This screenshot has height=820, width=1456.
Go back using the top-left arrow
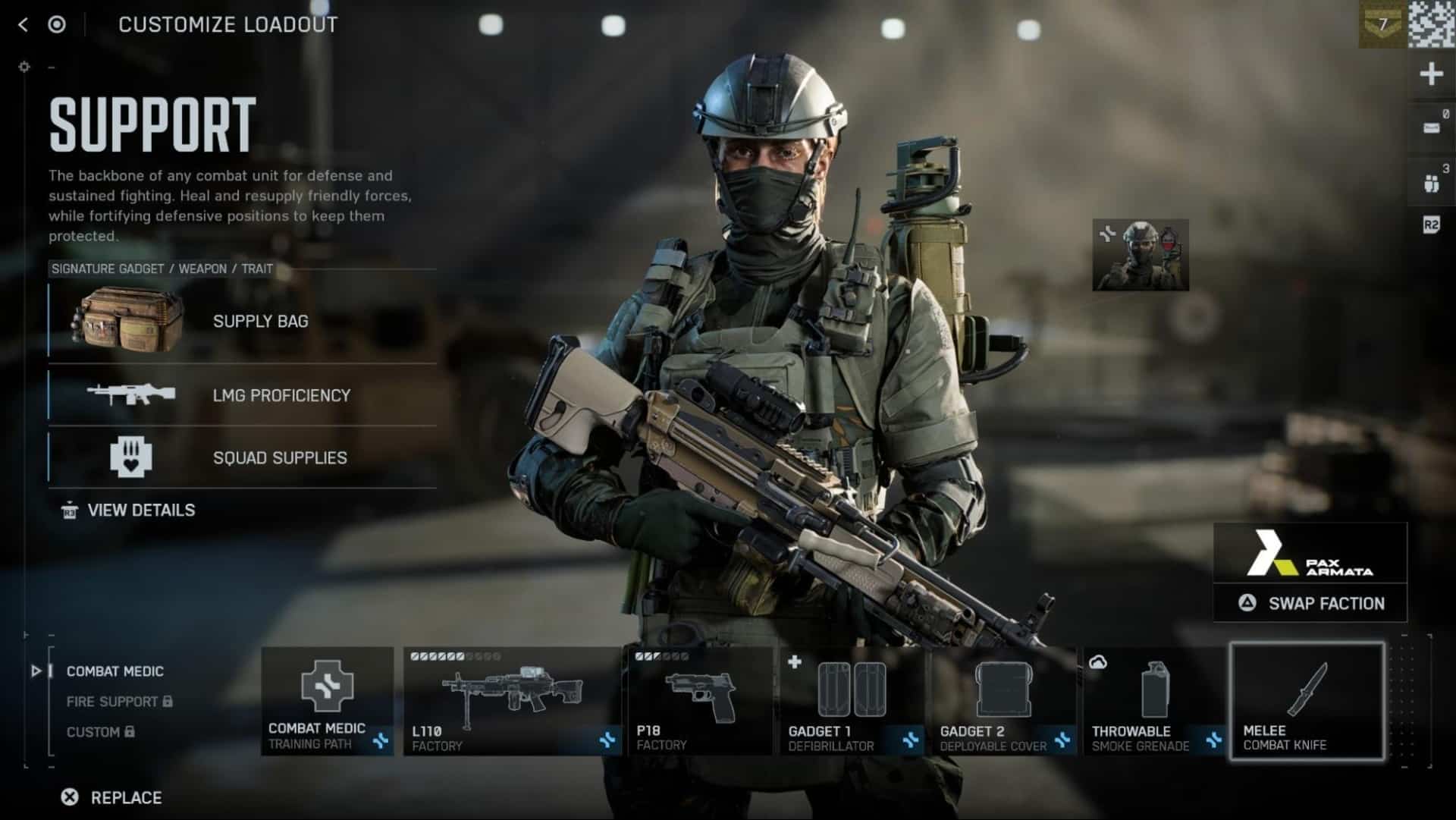[23, 25]
